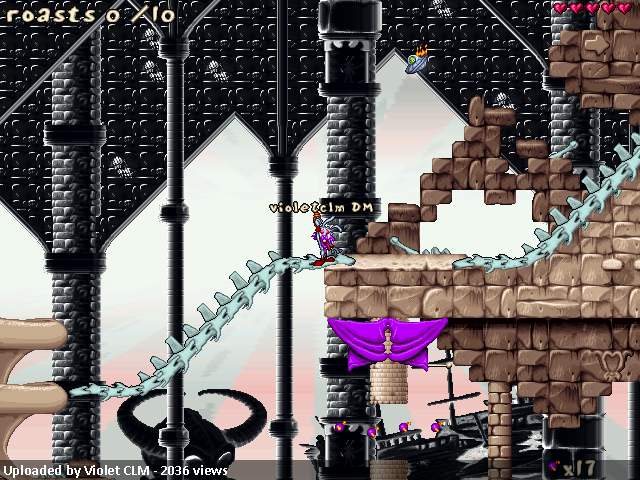Screen dimensions: 640x480
Task: Click the current weapon ammo icon
Action: tap(553, 465)
